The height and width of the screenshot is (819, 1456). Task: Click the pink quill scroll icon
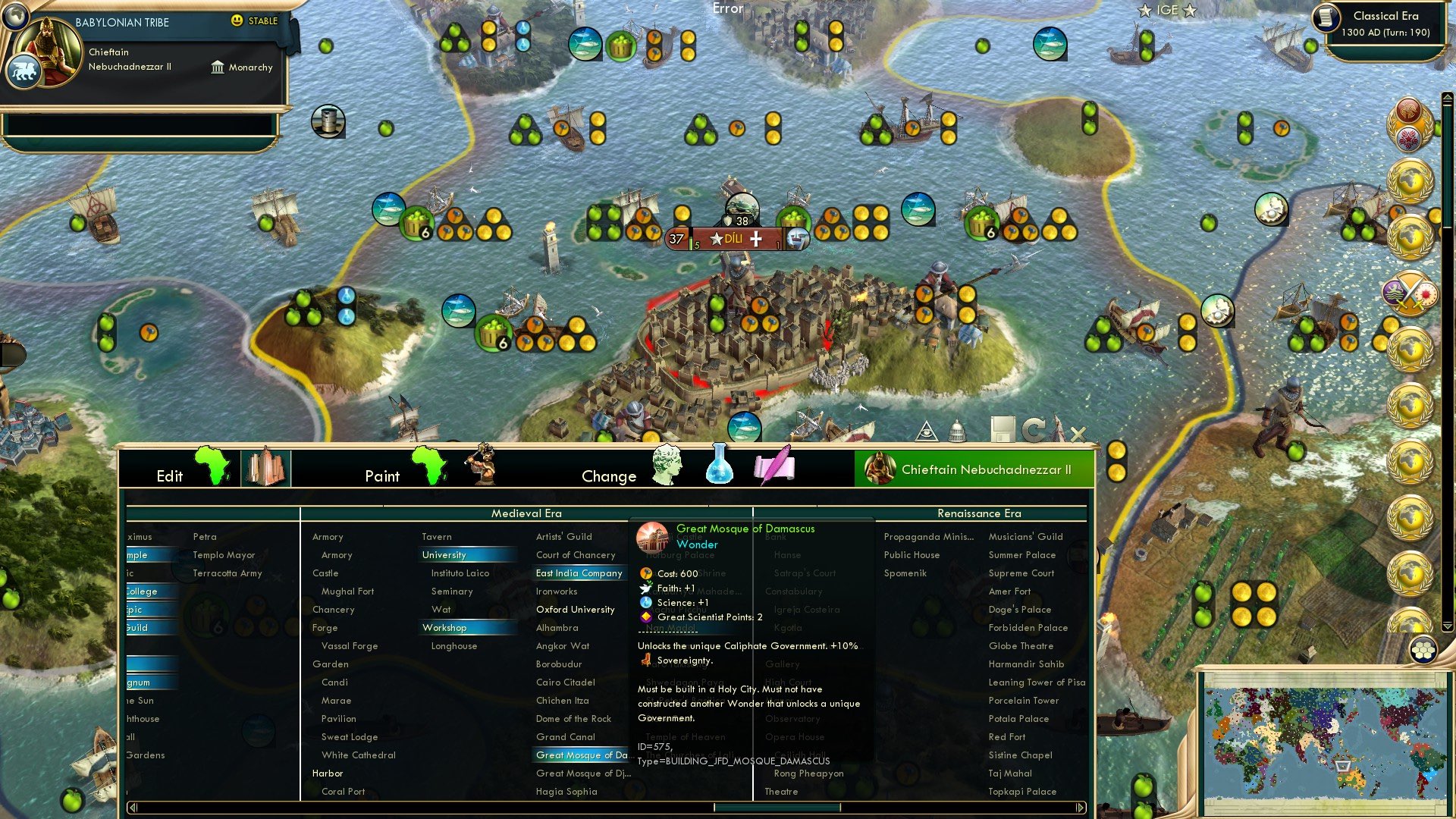[x=775, y=466]
